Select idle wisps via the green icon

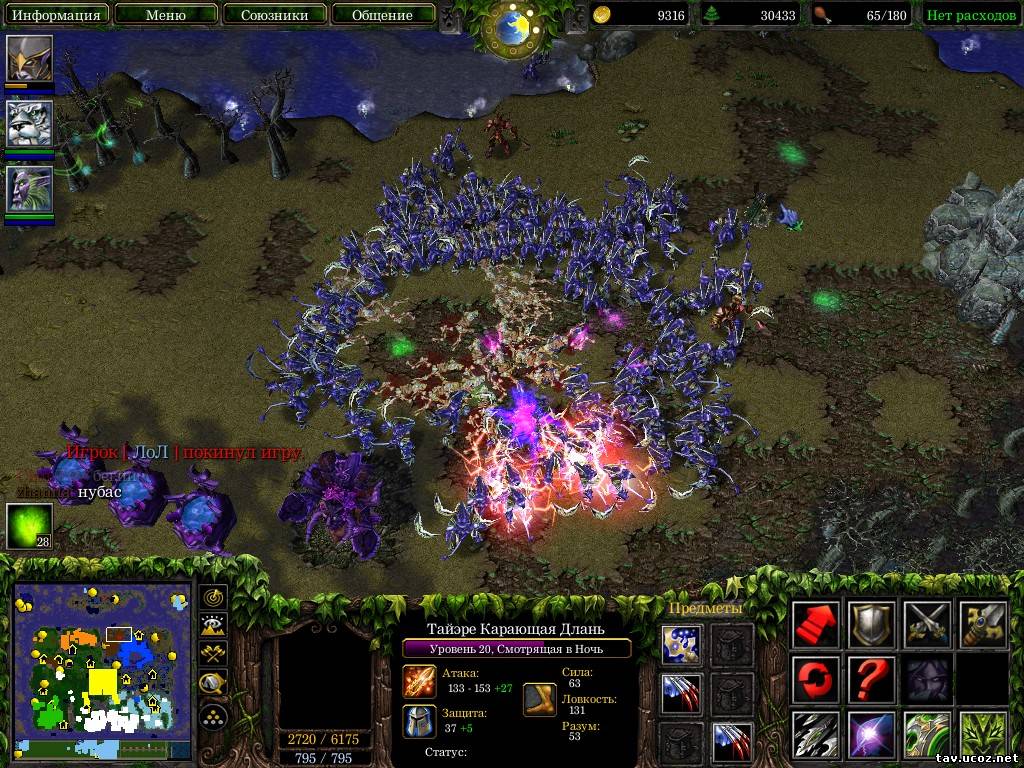[x=29, y=526]
